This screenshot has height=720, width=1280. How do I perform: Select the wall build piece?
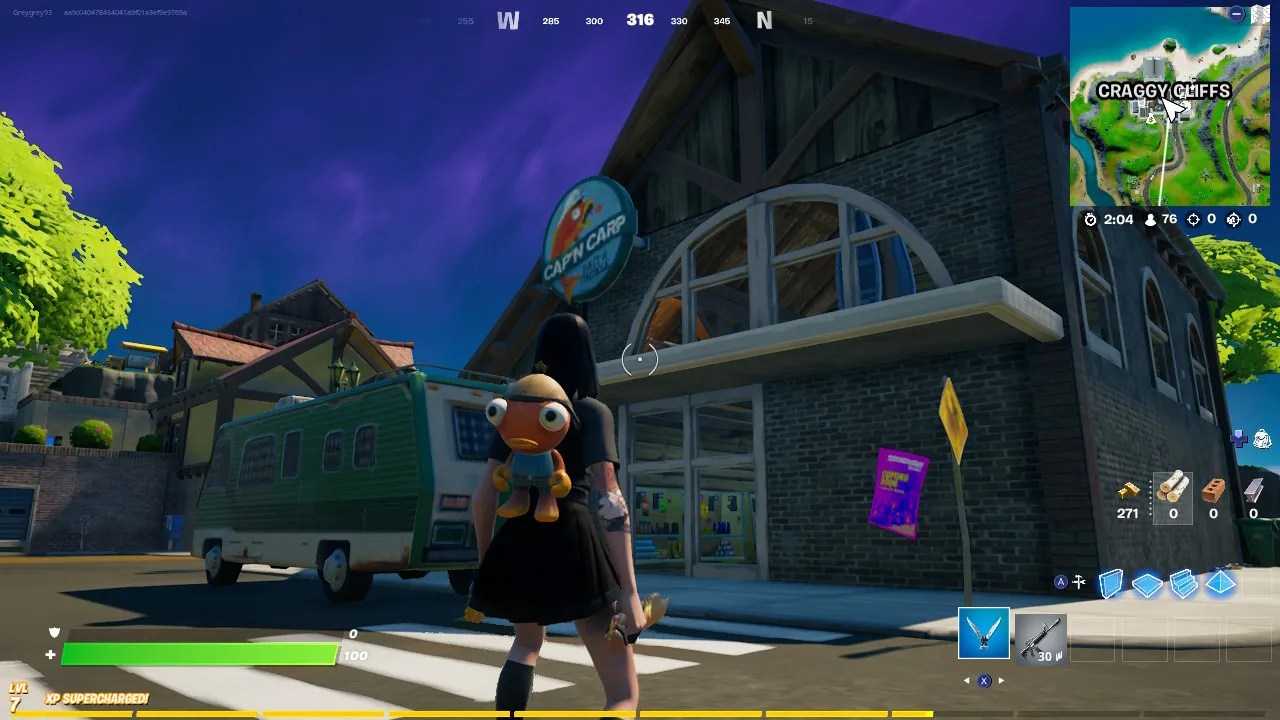point(1111,582)
